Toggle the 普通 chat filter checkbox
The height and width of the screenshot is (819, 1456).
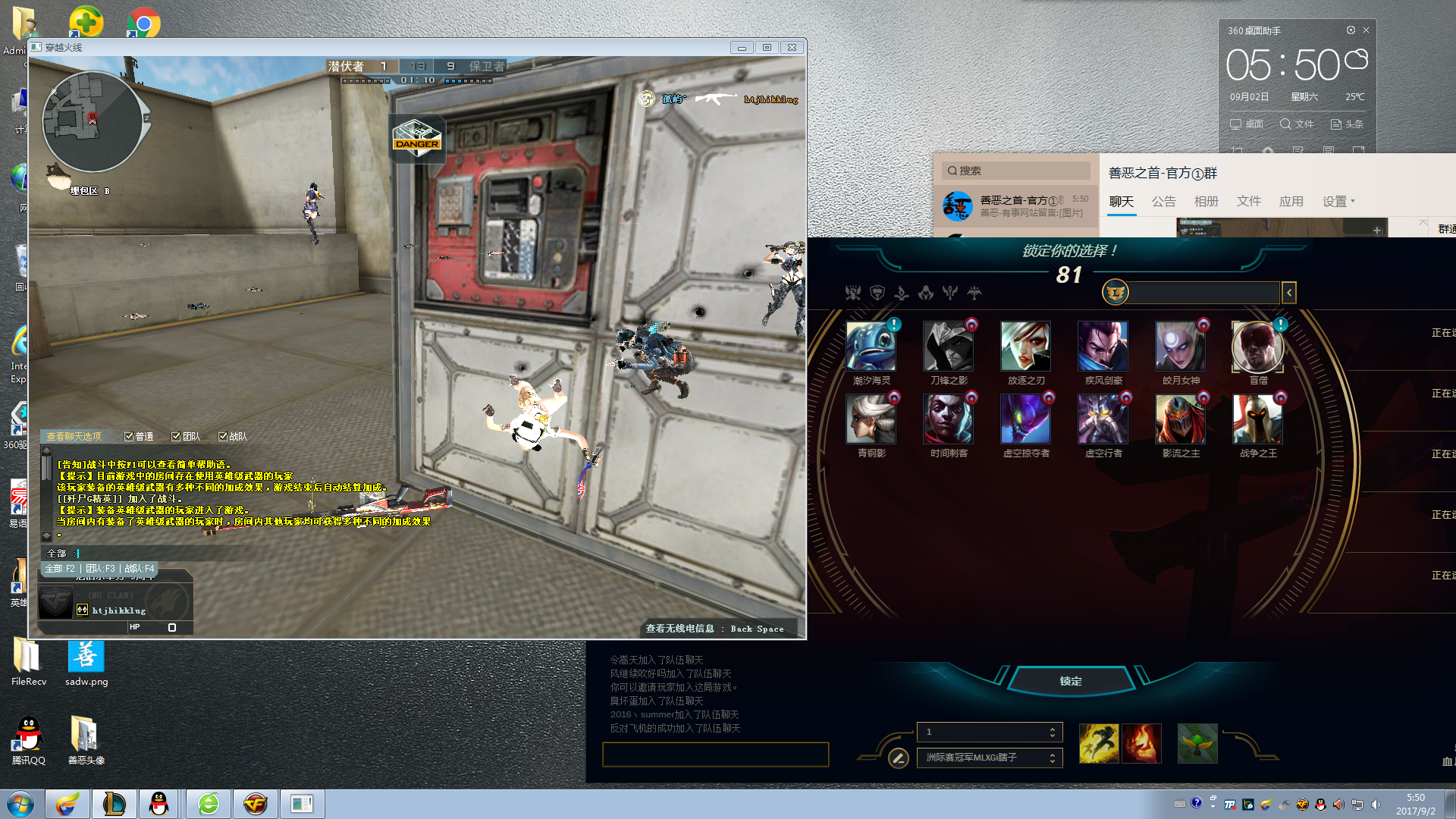click(x=129, y=437)
